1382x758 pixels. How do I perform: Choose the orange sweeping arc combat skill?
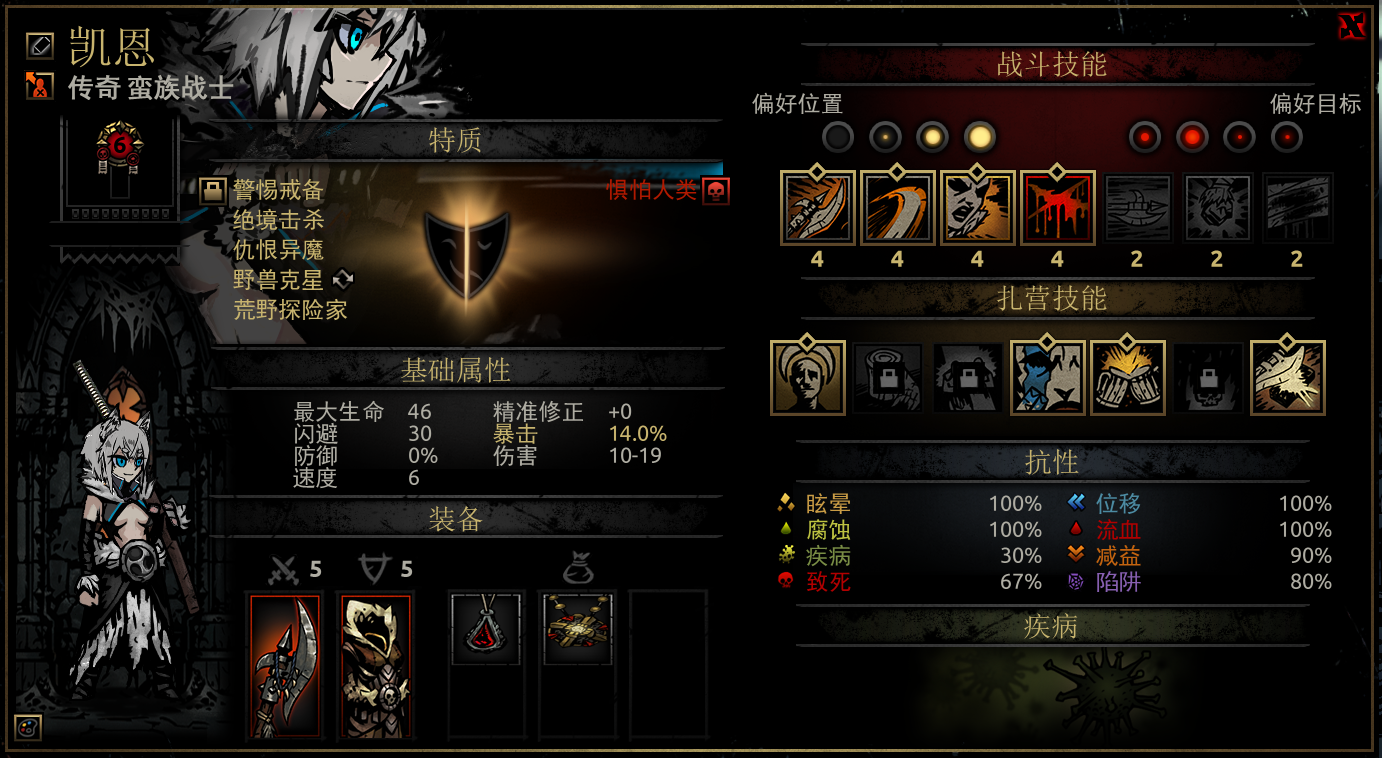coord(897,209)
